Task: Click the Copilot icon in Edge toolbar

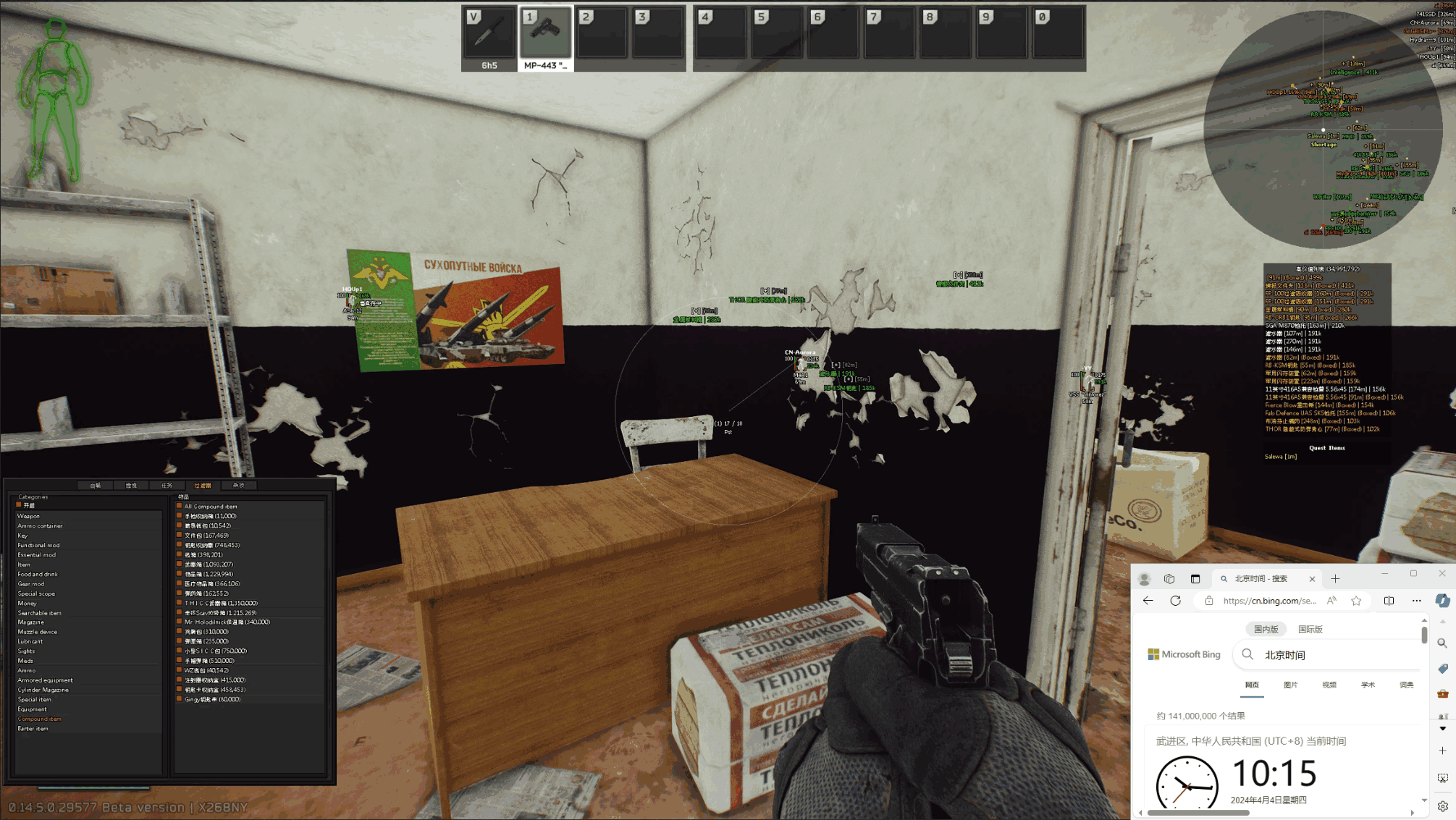Action: point(1442,600)
